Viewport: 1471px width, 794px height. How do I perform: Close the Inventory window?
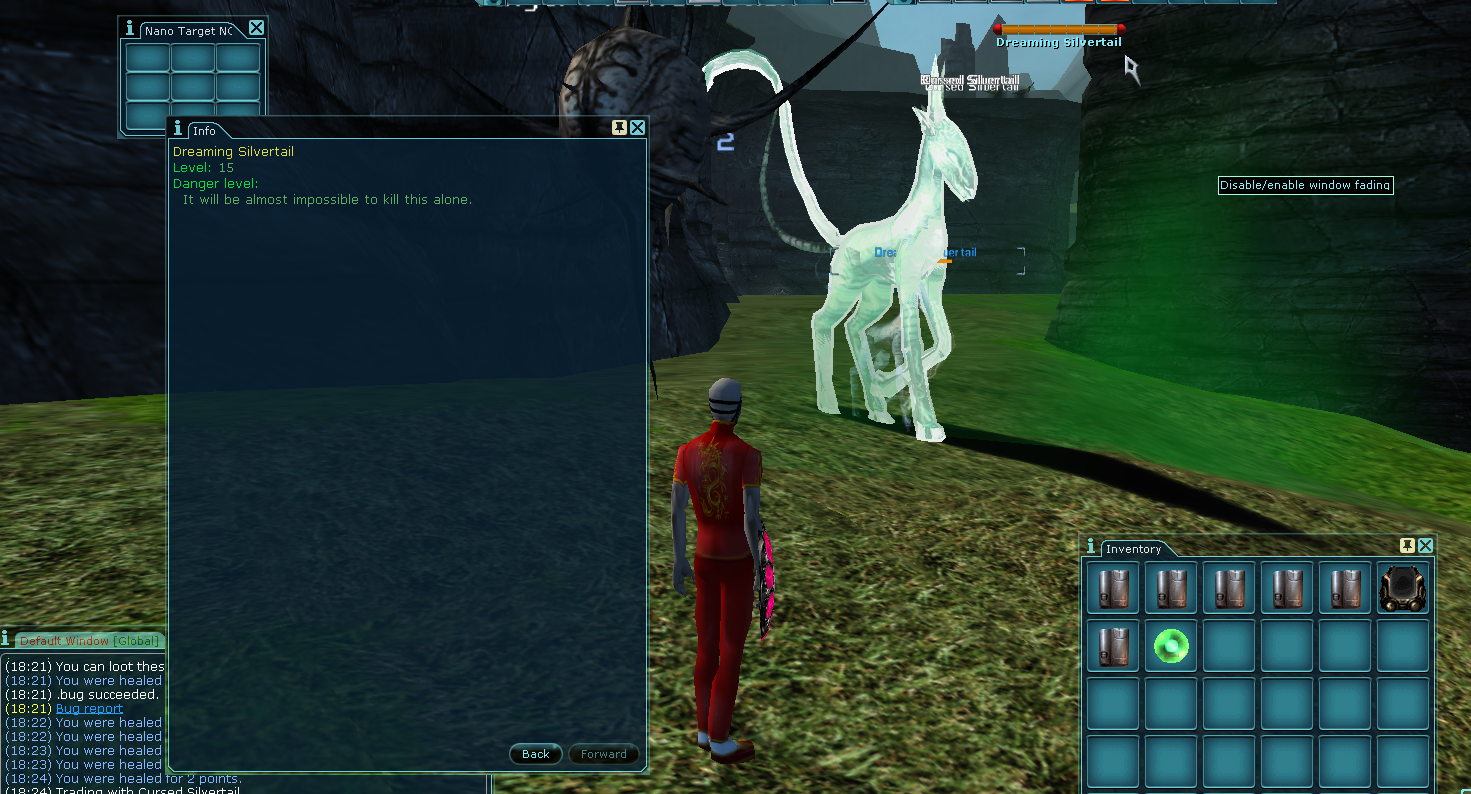click(x=1425, y=545)
